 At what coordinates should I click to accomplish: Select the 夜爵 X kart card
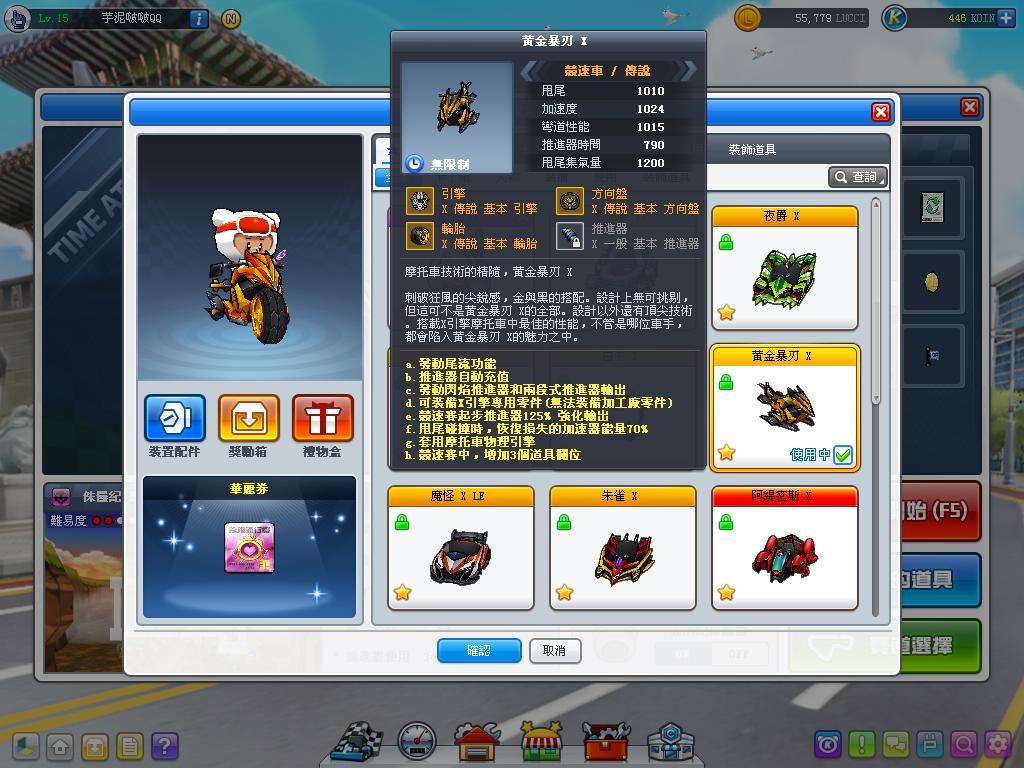coord(784,267)
